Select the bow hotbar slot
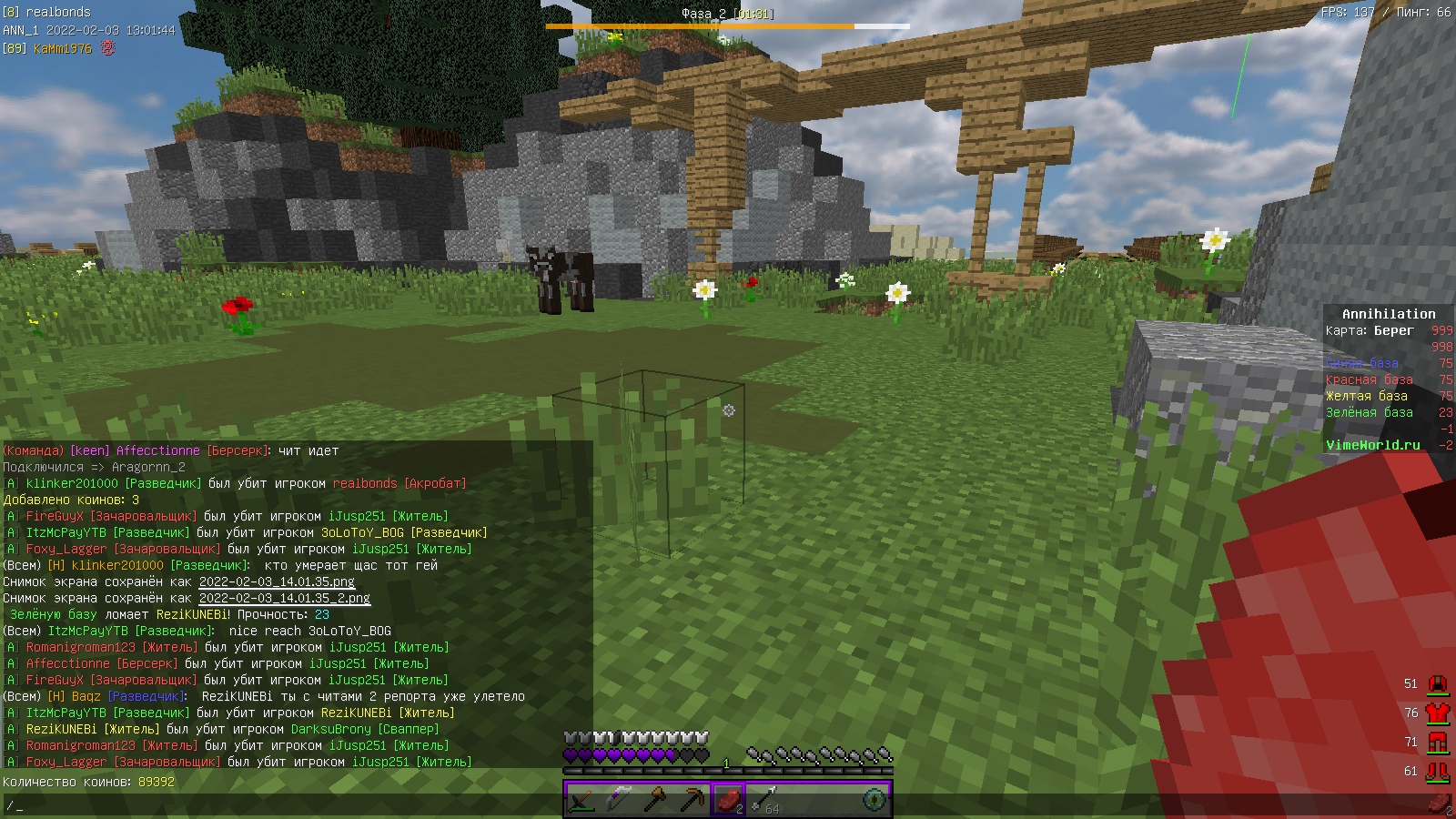Viewport: 1456px width, 819px height. coord(618,800)
